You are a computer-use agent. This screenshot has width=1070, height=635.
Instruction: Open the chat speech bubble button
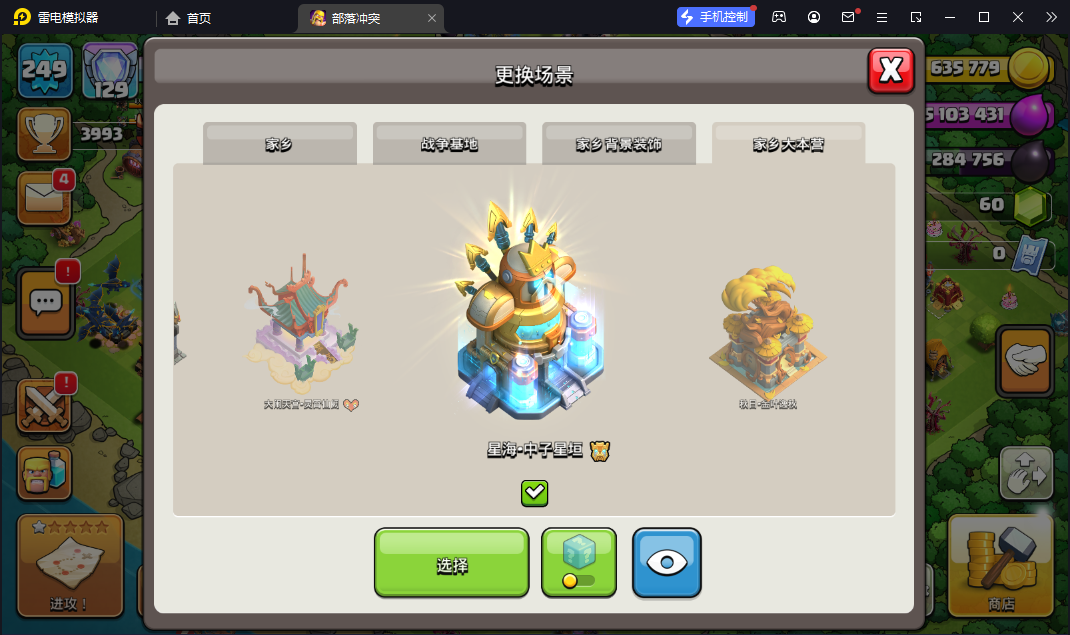(x=45, y=301)
